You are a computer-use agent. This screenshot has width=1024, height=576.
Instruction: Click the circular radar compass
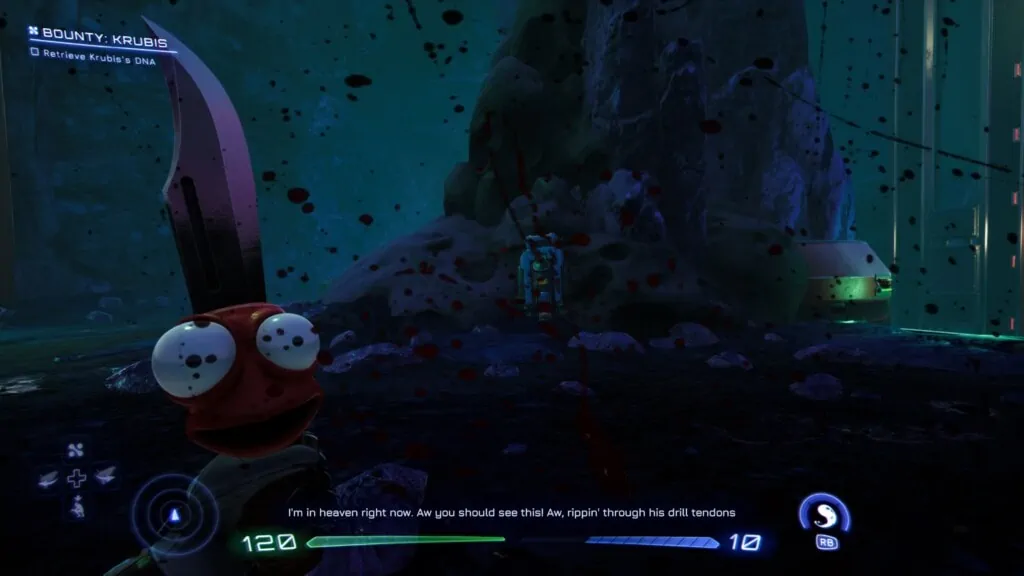coord(176,514)
